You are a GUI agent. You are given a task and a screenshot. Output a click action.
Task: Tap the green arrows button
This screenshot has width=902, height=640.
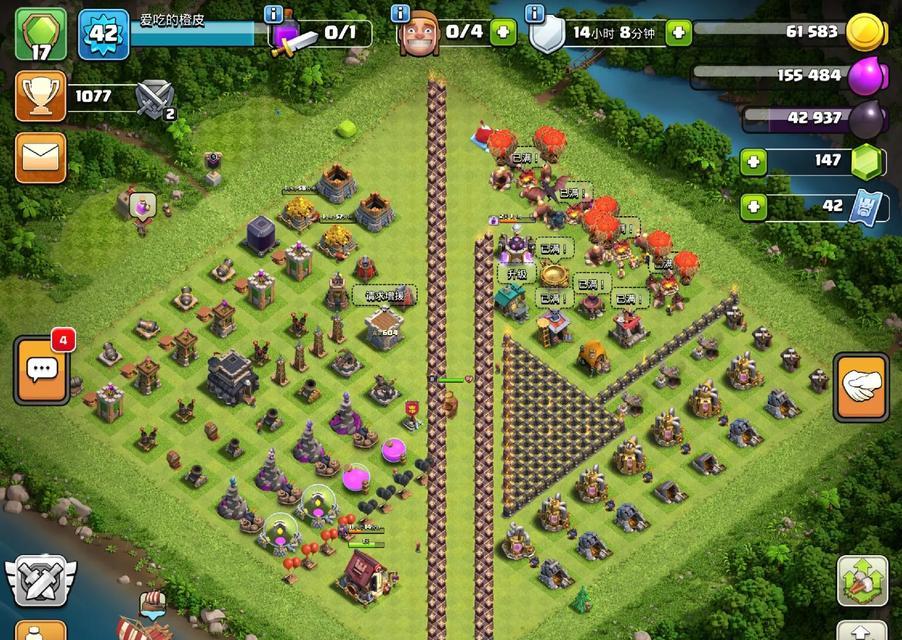[x=861, y=582]
